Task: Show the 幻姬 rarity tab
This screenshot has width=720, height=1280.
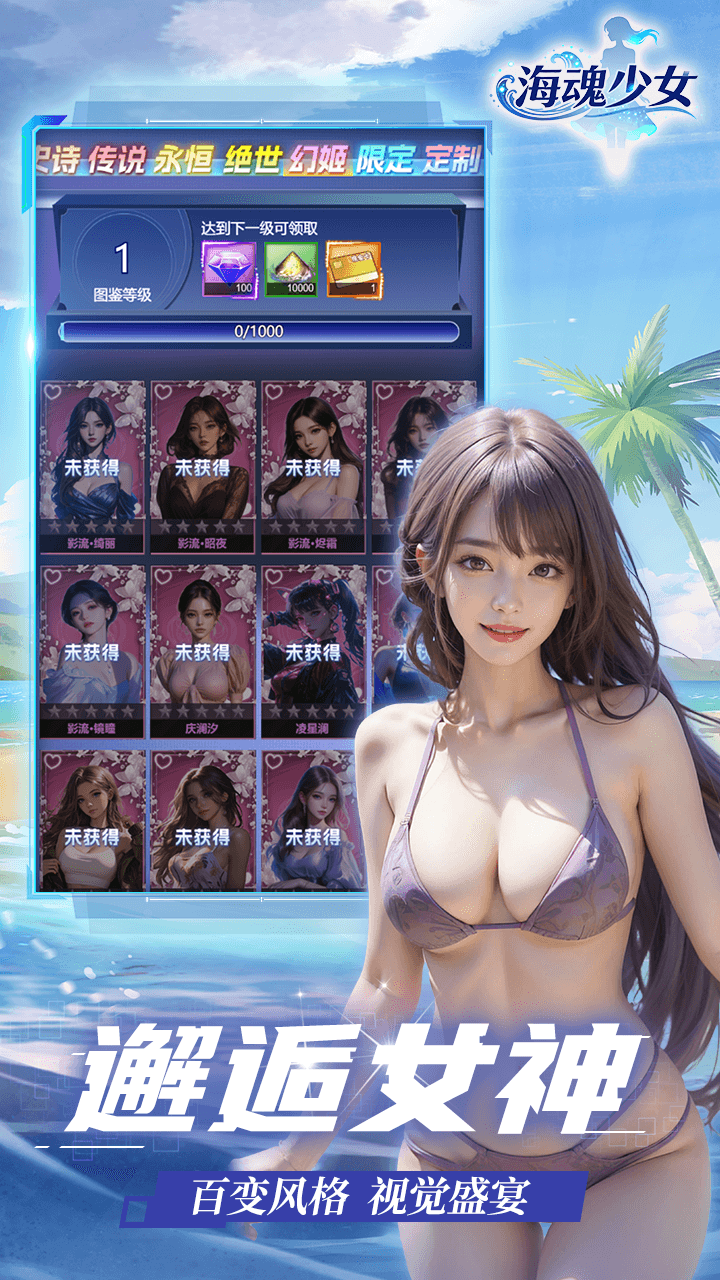Action: click(x=319, y=159)
